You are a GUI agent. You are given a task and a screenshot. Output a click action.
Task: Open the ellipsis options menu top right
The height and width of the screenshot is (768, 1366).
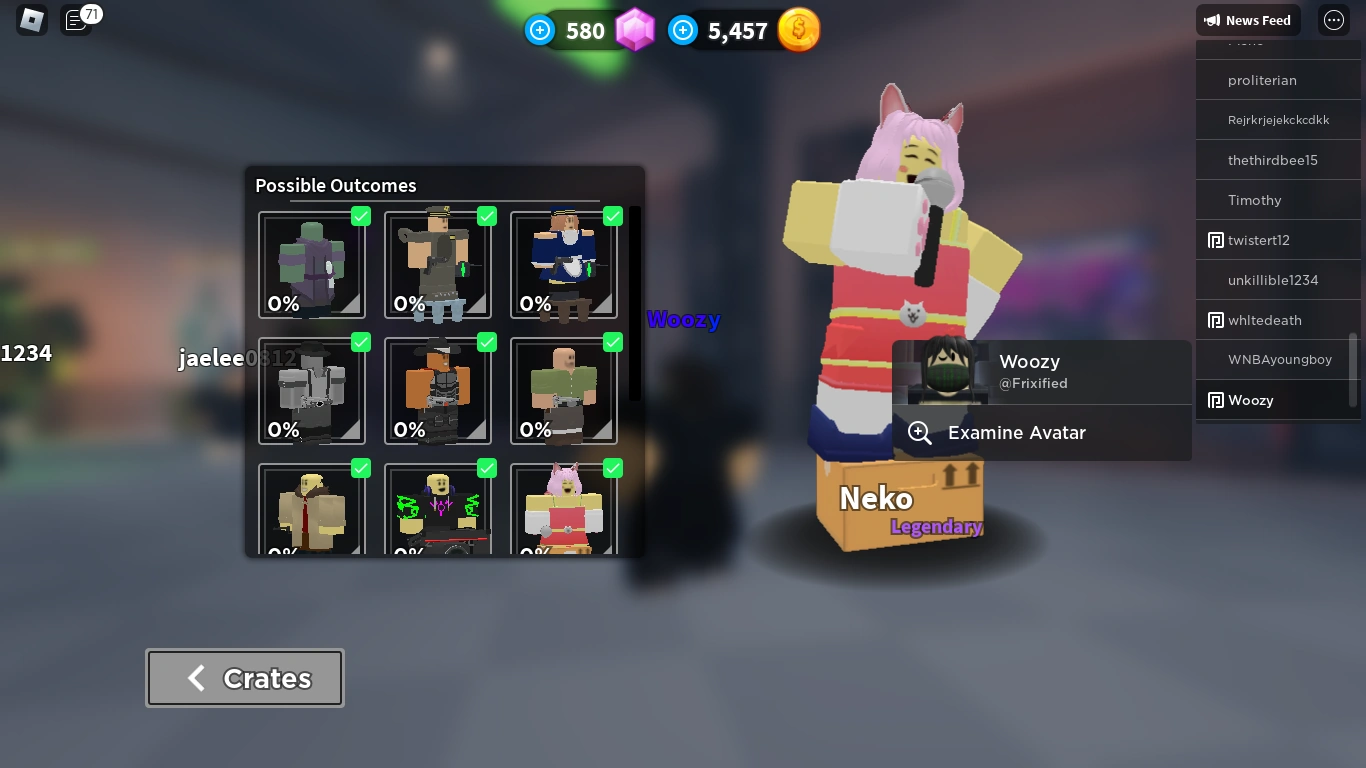click(1333, 20)
